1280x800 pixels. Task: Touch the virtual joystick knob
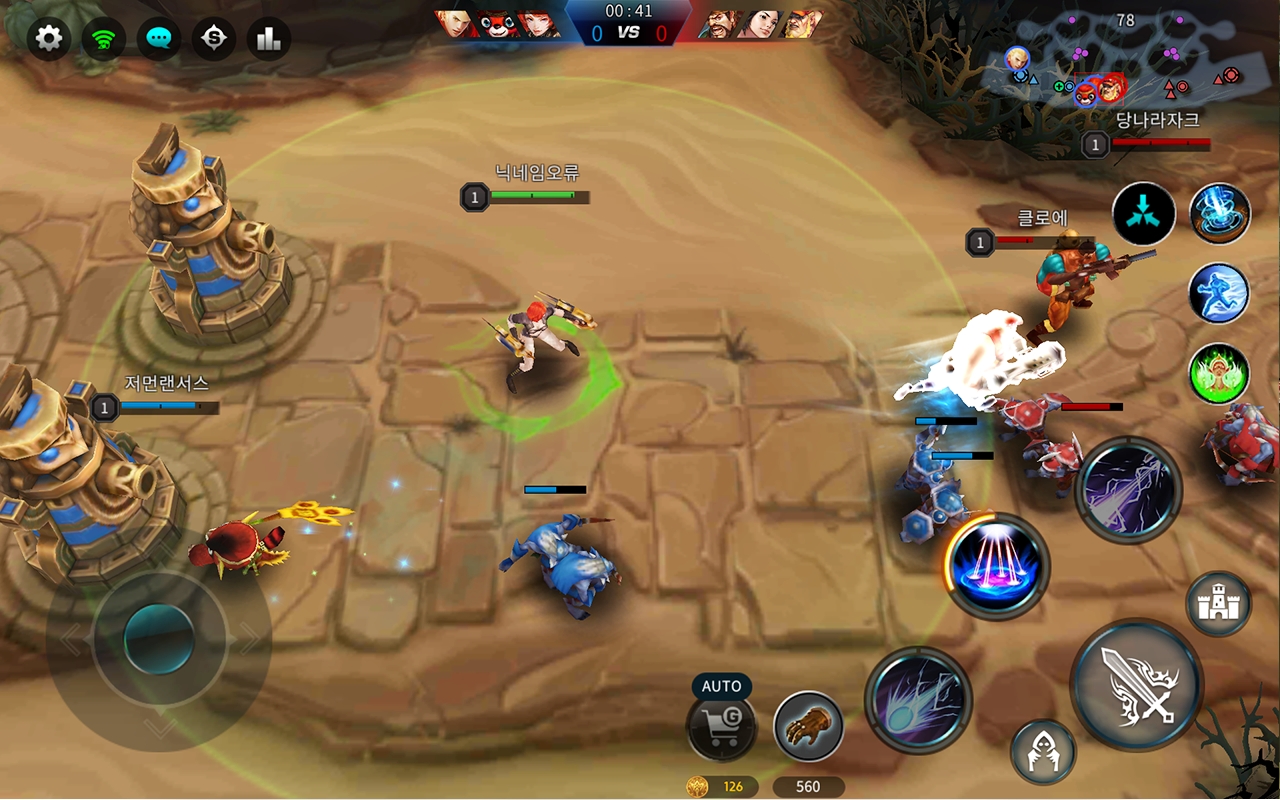pos(159,639)
